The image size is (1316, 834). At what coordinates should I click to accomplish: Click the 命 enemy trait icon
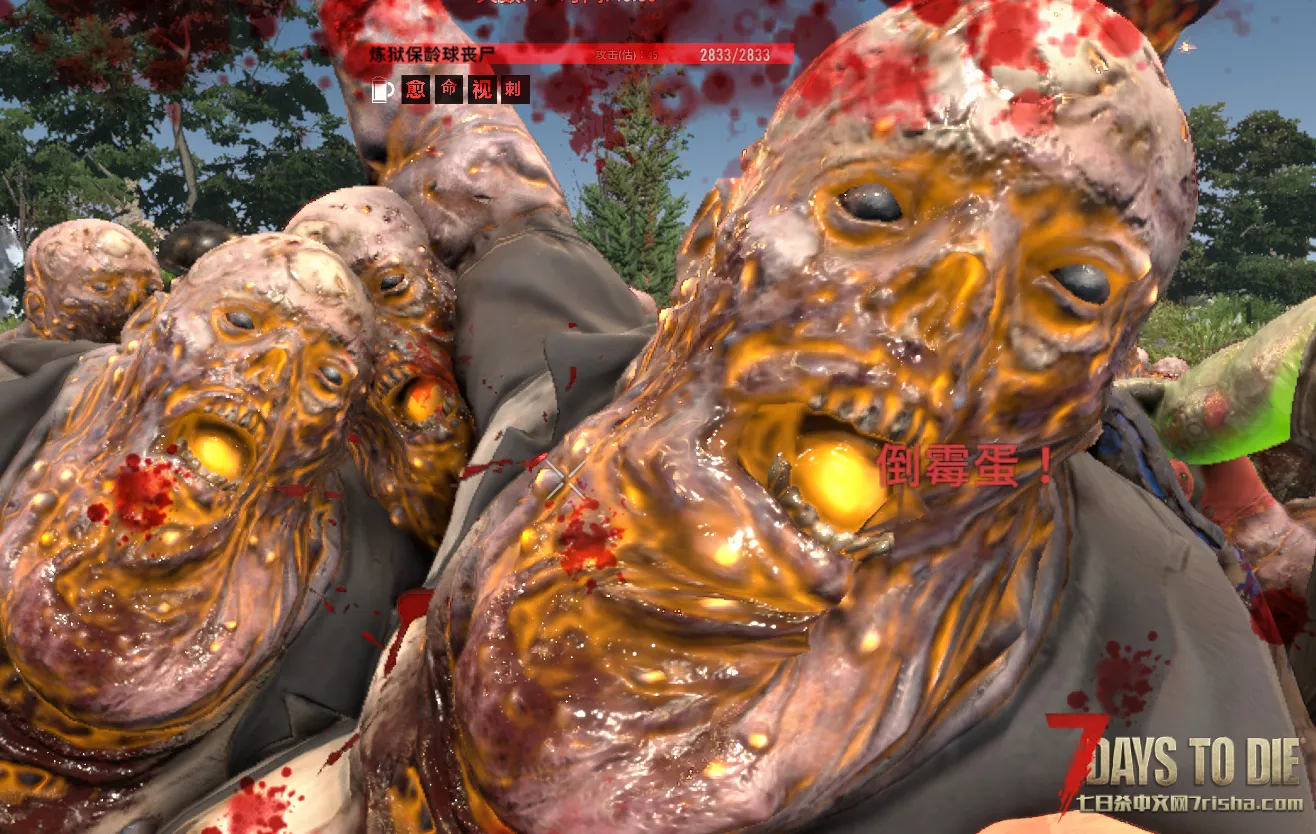[449, 90]
